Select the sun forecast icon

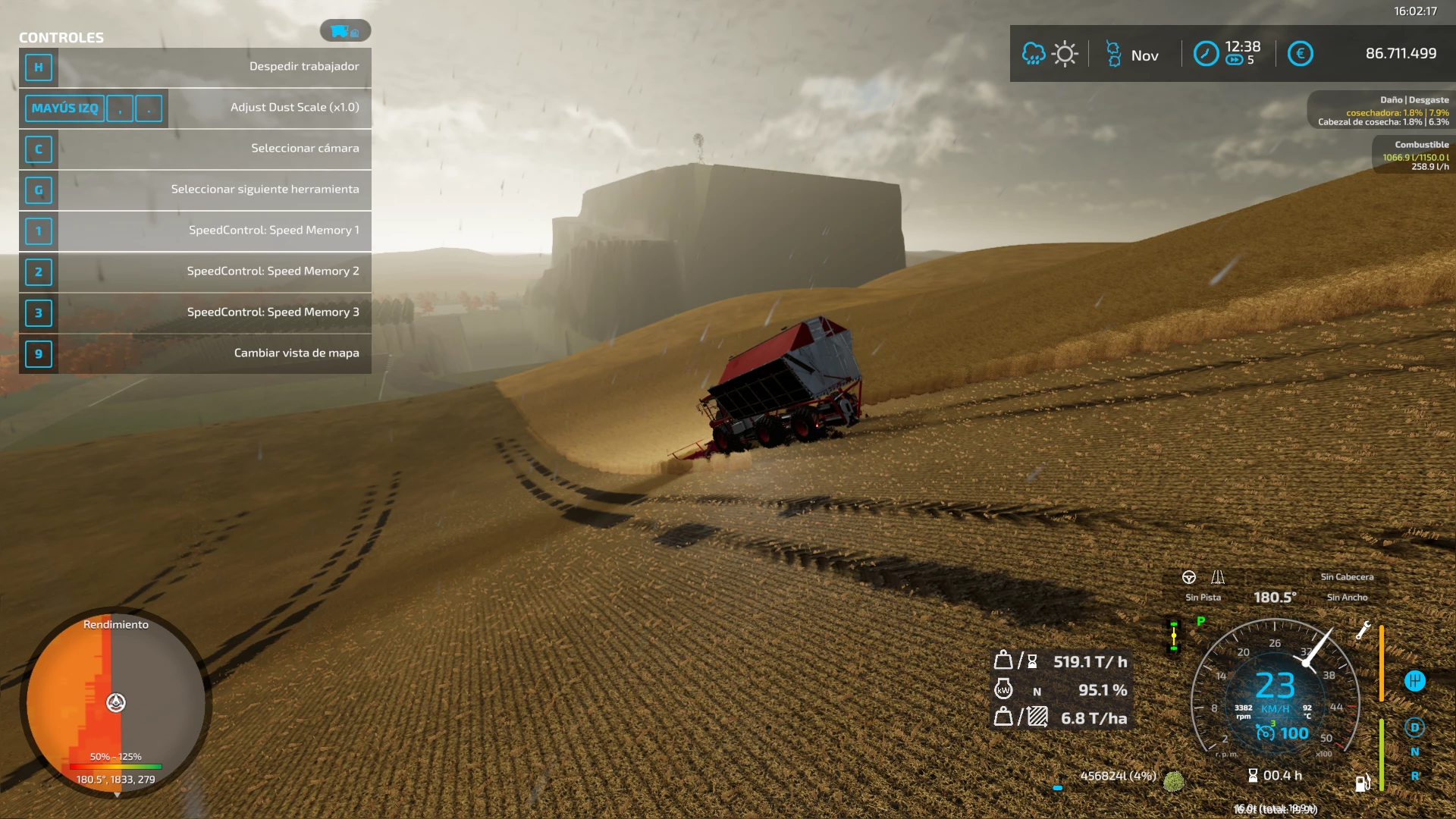pyautogui.click(x=1065, y=54)
